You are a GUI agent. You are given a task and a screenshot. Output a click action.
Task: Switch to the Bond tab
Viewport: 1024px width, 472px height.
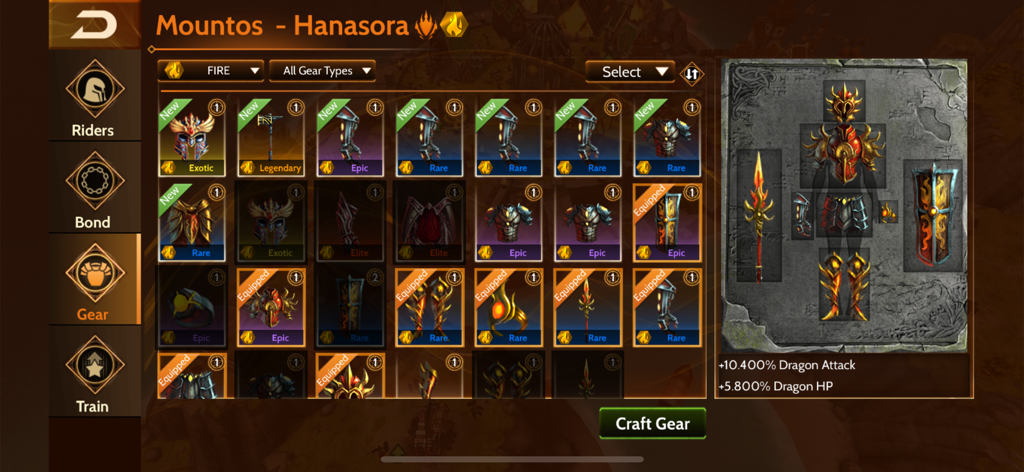click(x=93, y=190)
